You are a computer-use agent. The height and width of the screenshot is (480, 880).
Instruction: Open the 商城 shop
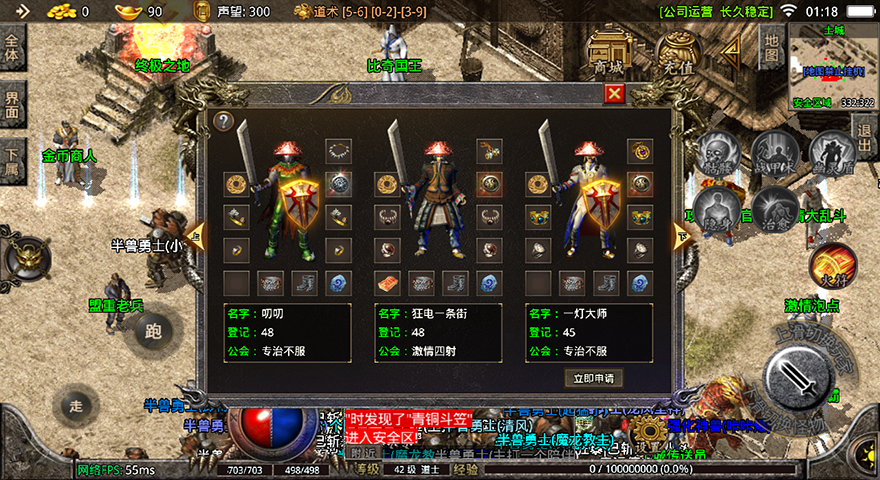point(607,50)
